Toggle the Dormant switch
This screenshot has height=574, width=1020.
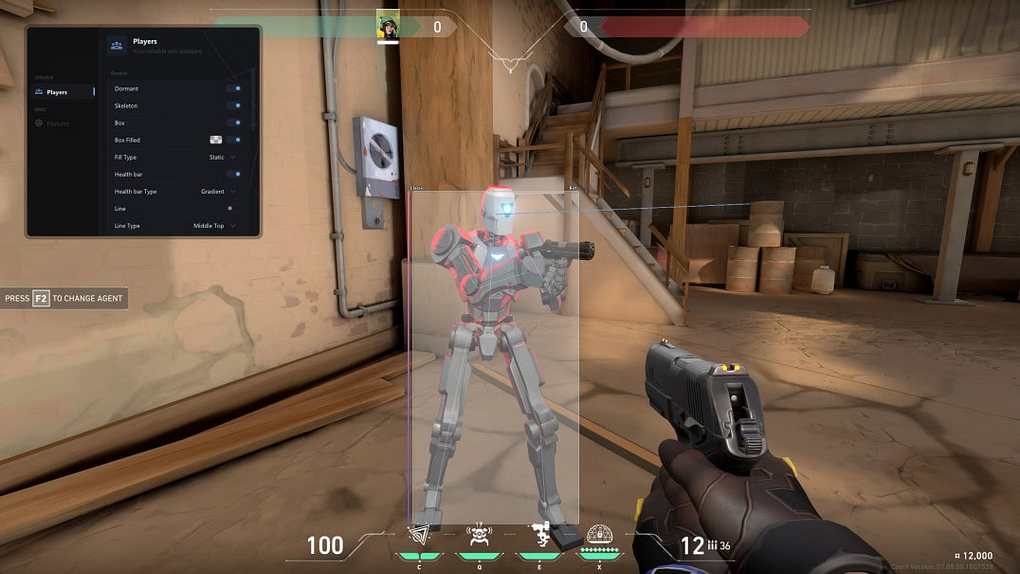point(234,89)
